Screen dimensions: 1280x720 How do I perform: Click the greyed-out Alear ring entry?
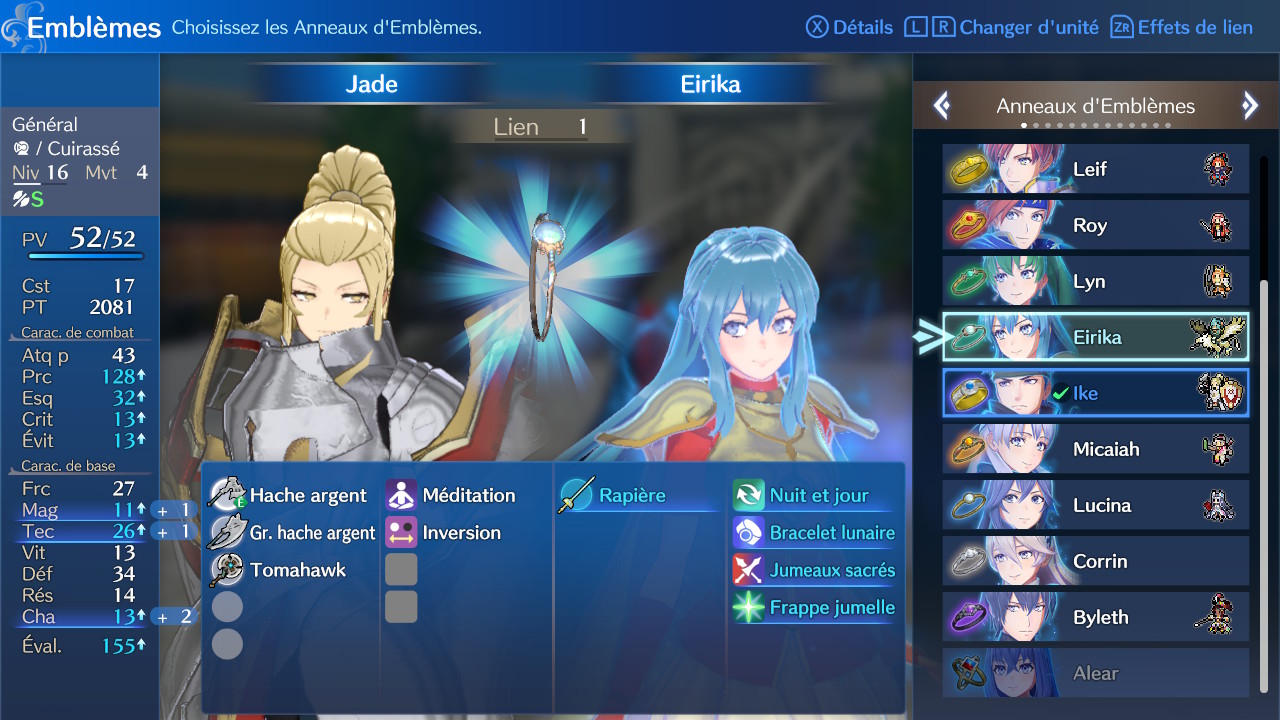coord(1095,673)
